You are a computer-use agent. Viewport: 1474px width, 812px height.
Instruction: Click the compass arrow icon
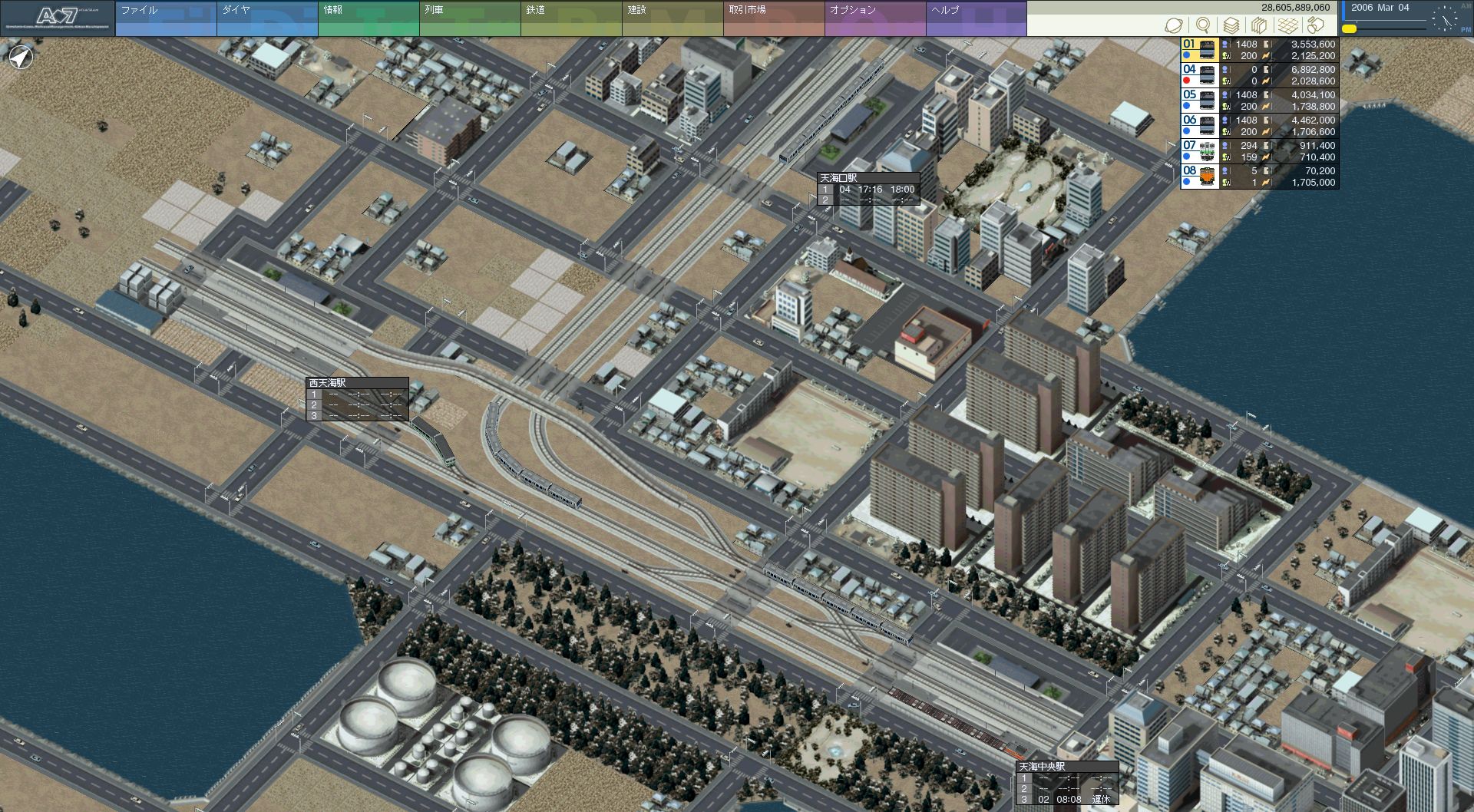21,58
